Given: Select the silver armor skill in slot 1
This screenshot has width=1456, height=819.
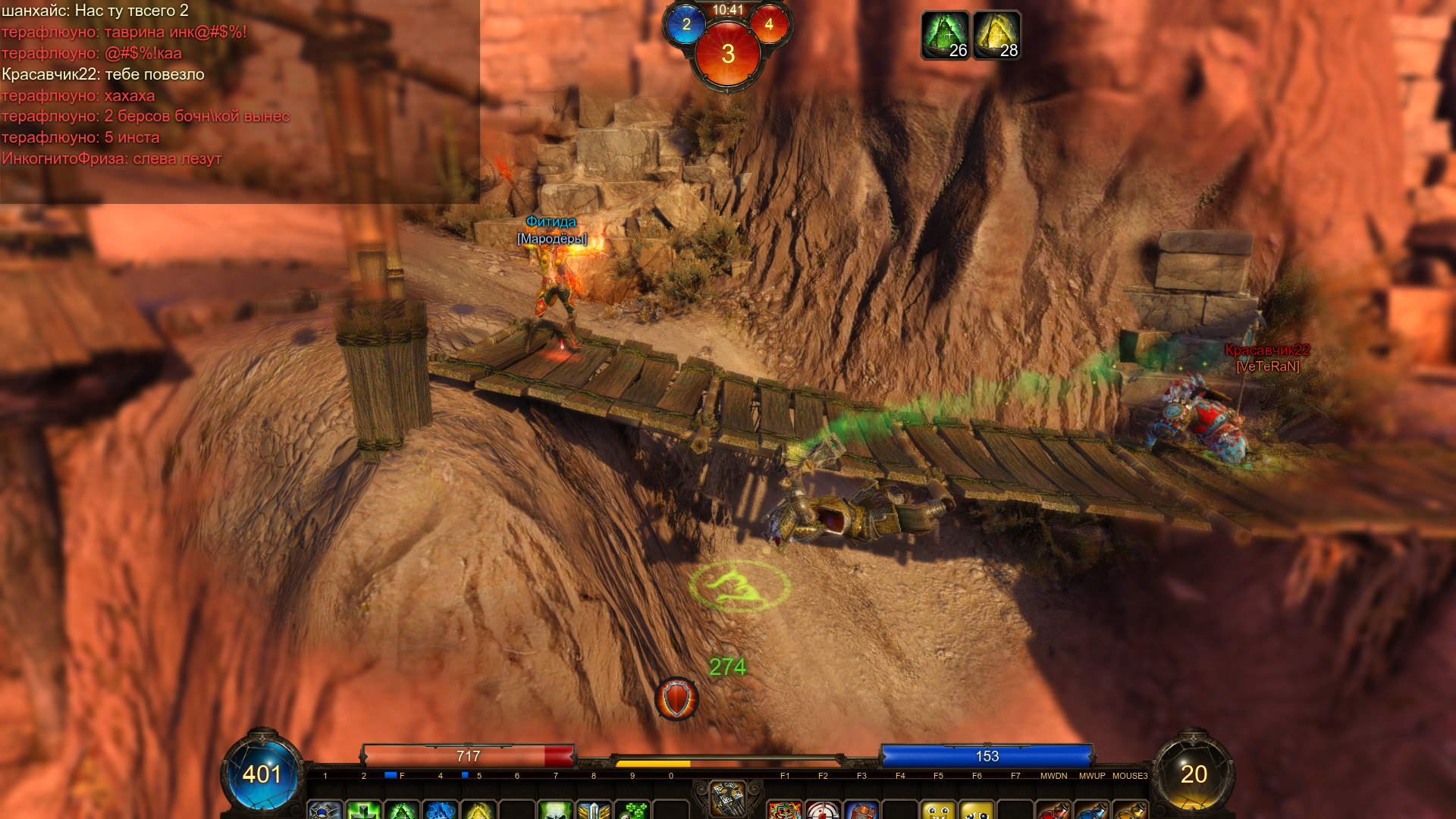Looking at the screenshot, I should (325, 810).
